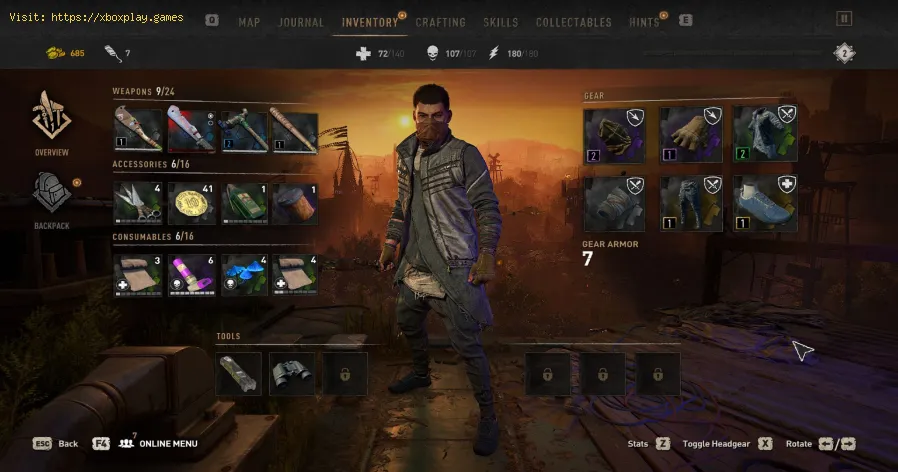This screenshot has width=898, height=472.
Task: Select the binoculars tool slot
Action: (291, 373)
